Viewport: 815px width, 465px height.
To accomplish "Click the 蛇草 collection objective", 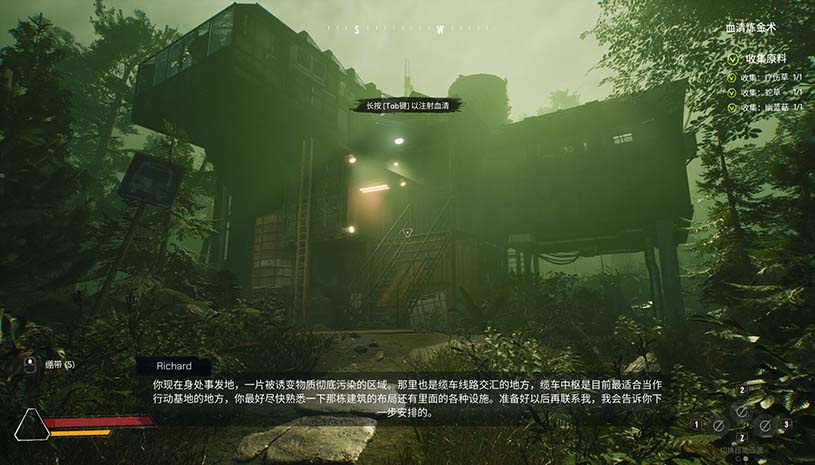I will click(770, 92).
